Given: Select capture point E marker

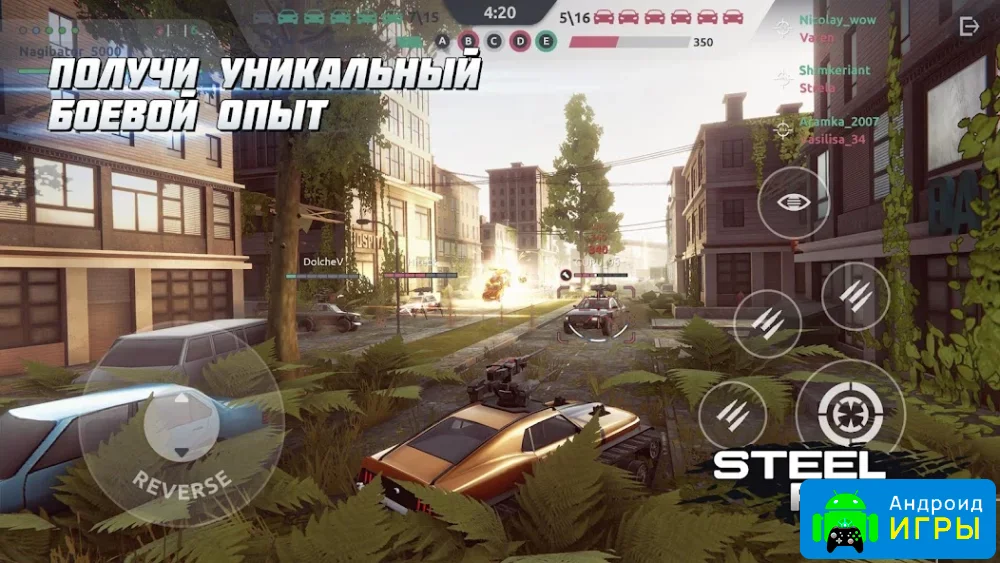Looking at the screenshot, I should [545, 41].
